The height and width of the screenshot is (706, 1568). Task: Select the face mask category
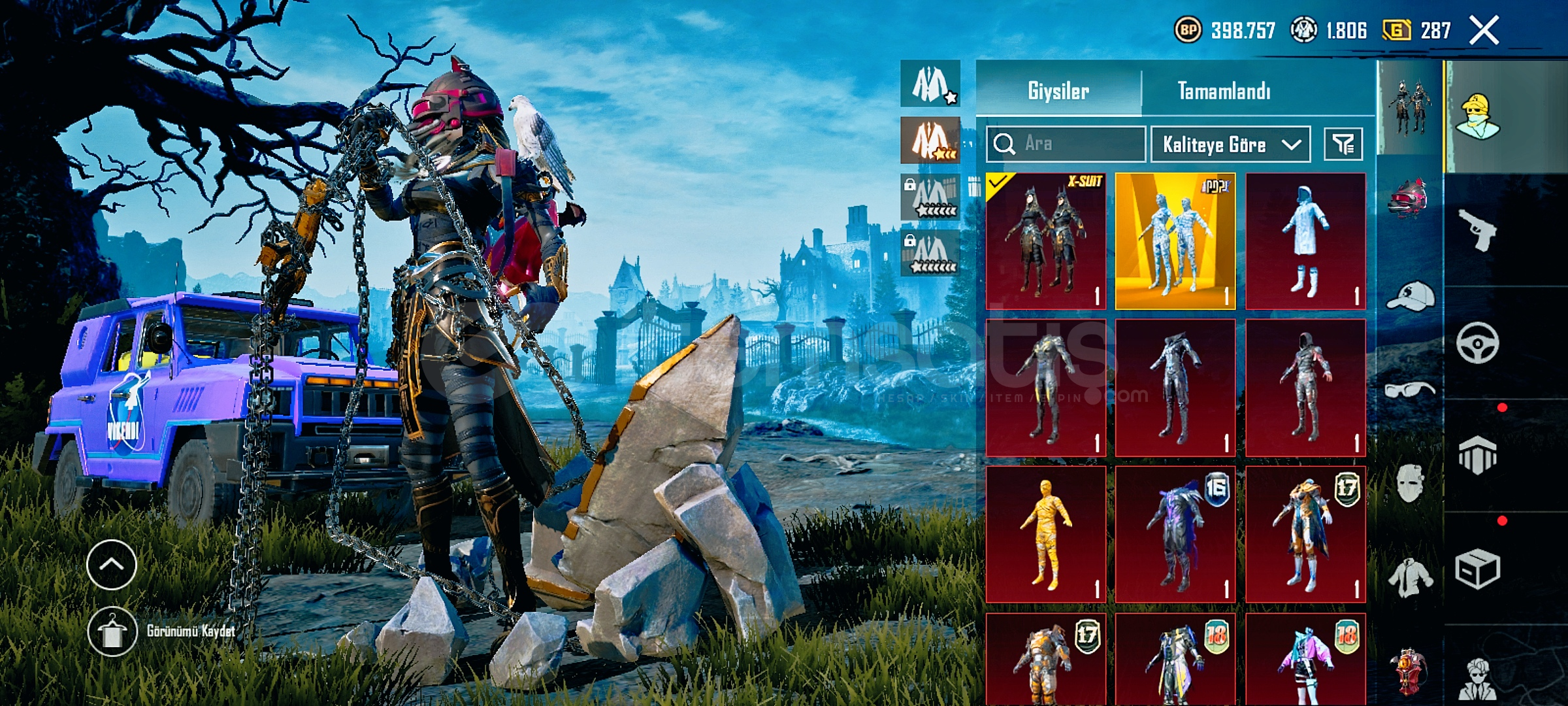[1409, 482]
